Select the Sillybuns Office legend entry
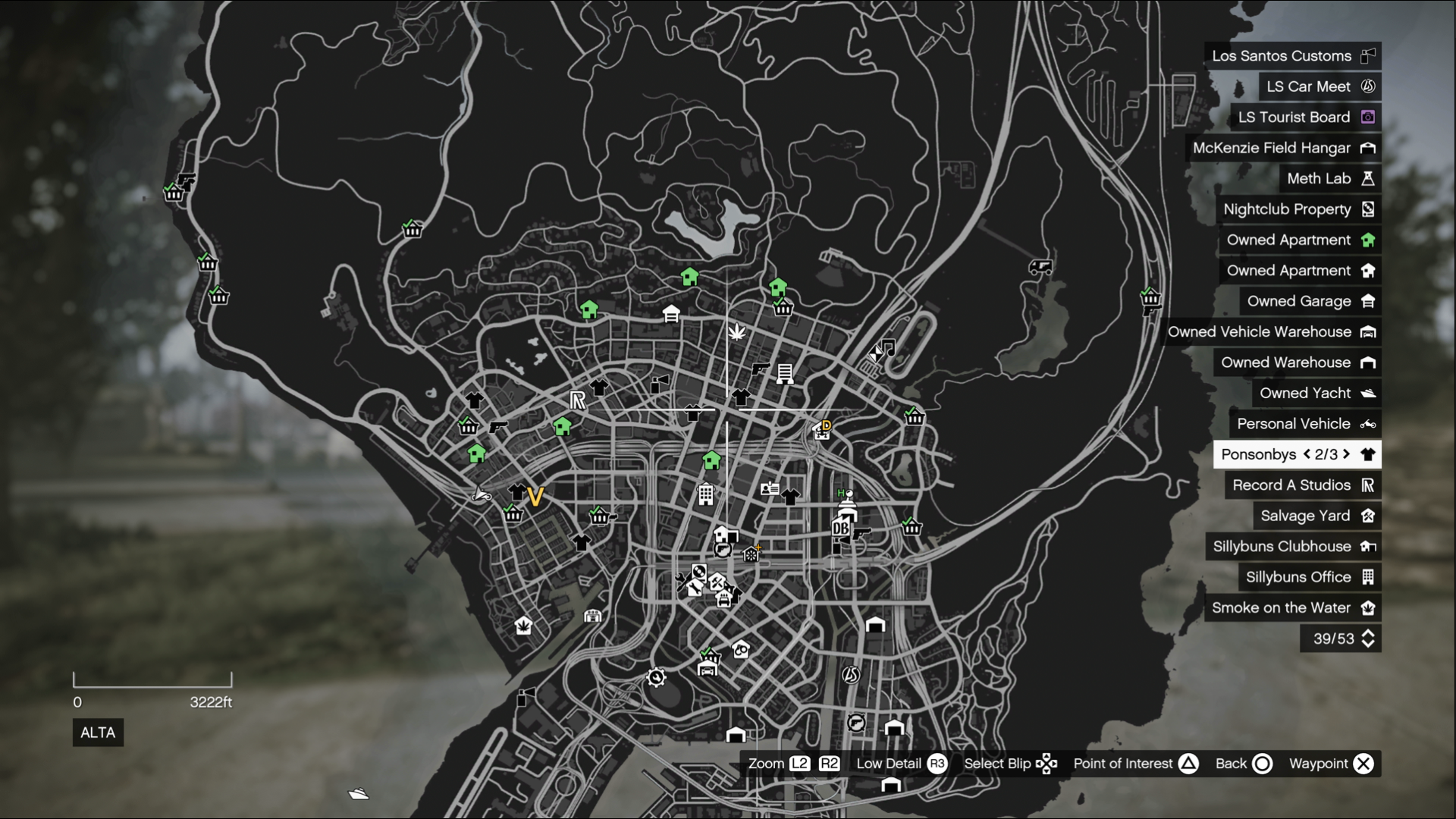 [1309, 577]
